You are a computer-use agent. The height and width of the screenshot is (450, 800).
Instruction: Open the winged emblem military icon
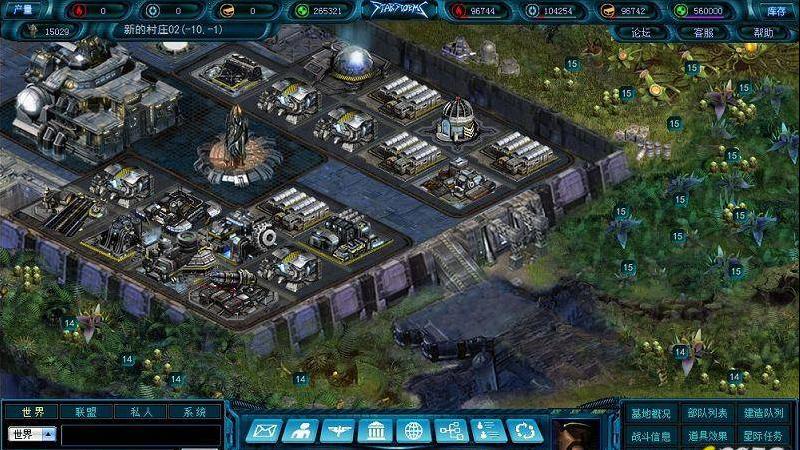(337, 431)
